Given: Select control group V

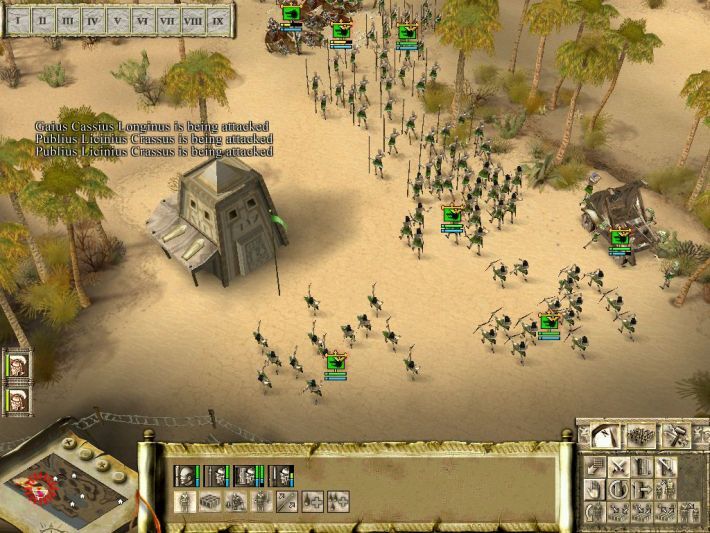Looking at the screenshot, I should click(x=119, y=19).
